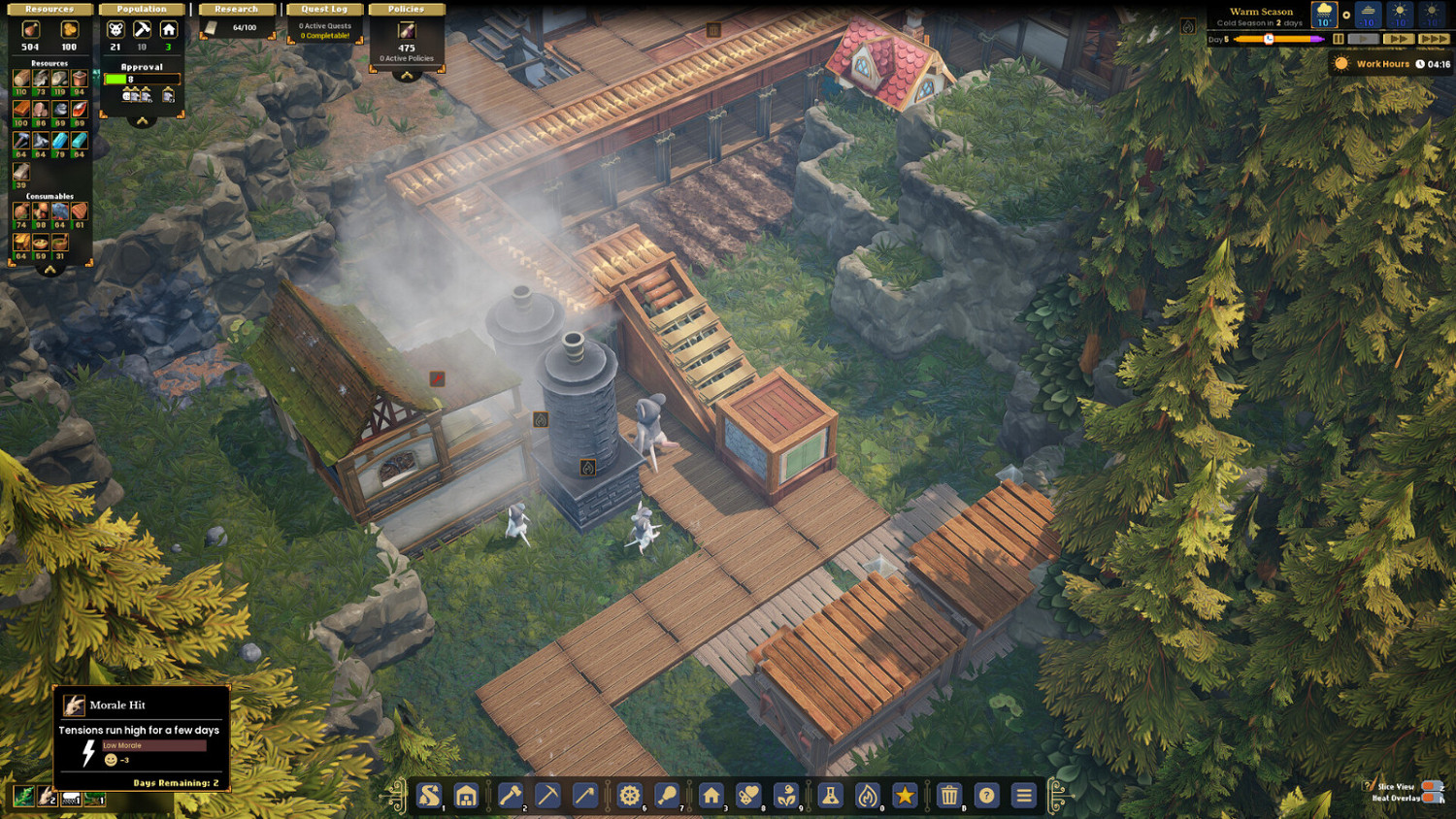This screenshot has height=819, width=1456.
Task: Open the favorites star menu
Action: [905, 796]
